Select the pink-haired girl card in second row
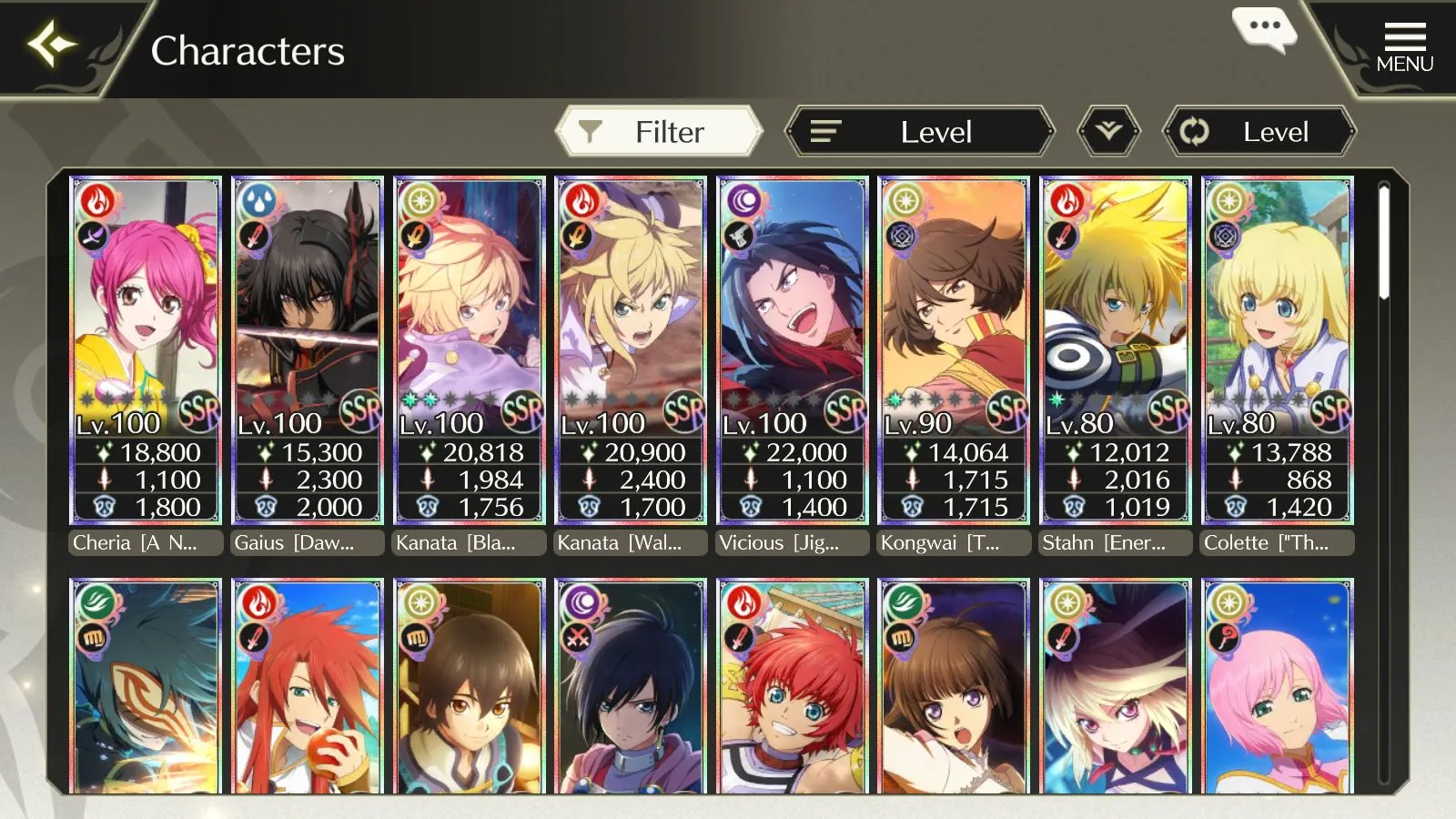The height and width of the screenshot is (819, 1456). coord(1277,687)
